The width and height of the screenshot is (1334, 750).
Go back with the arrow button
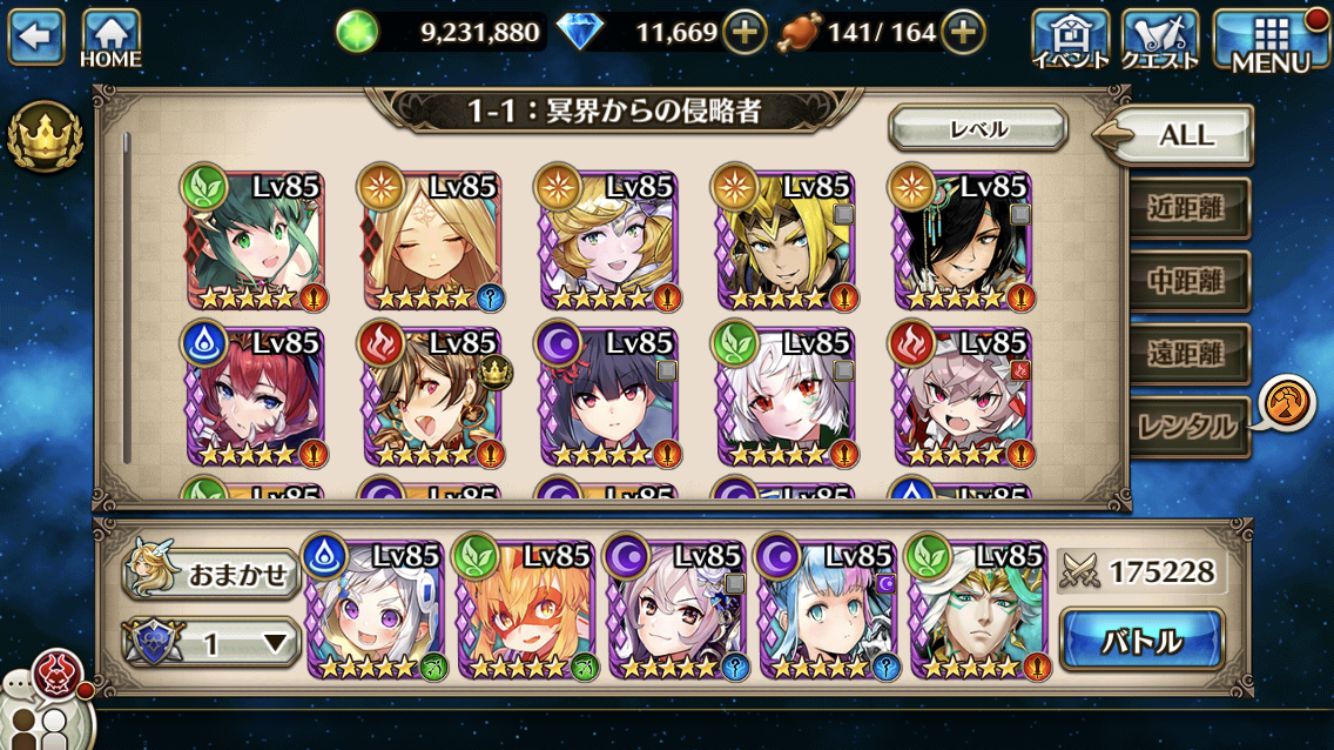point(35,37)
